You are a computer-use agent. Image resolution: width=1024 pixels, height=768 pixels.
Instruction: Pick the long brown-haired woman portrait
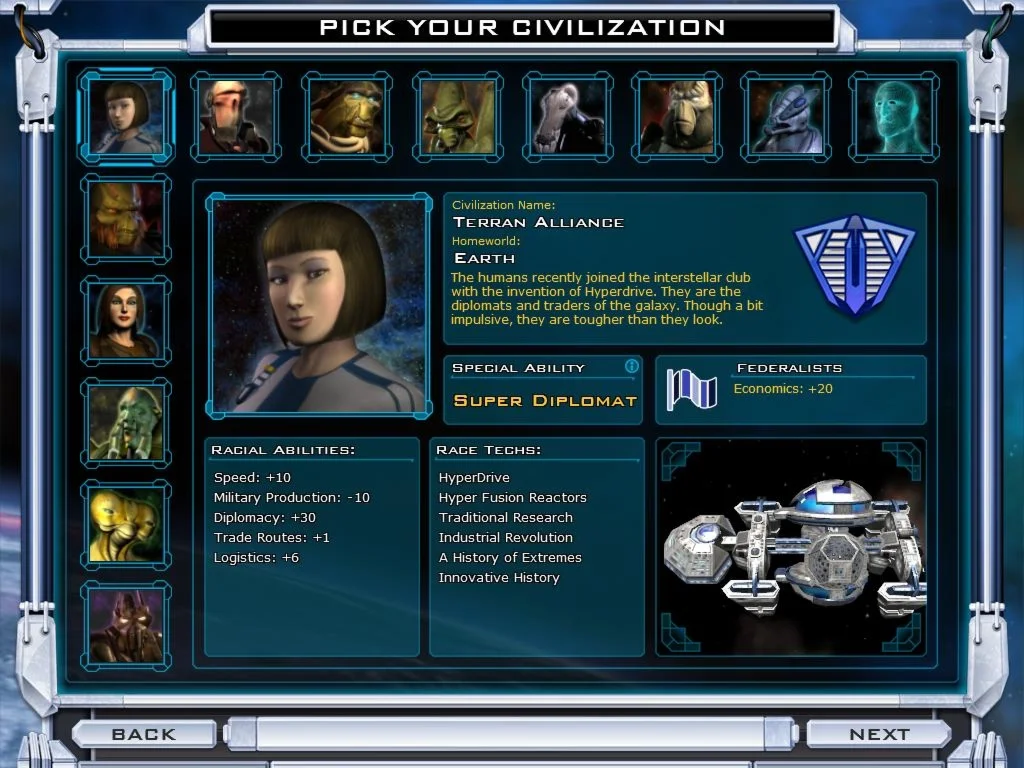(126, 320)
